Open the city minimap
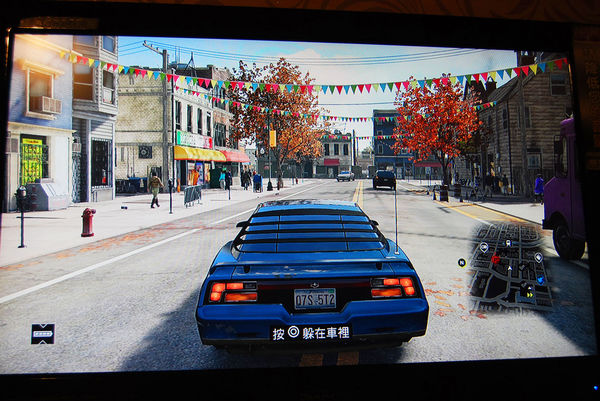Image resolution: width=600 pixels, height=401 pixels. click(x=506, y=266)
